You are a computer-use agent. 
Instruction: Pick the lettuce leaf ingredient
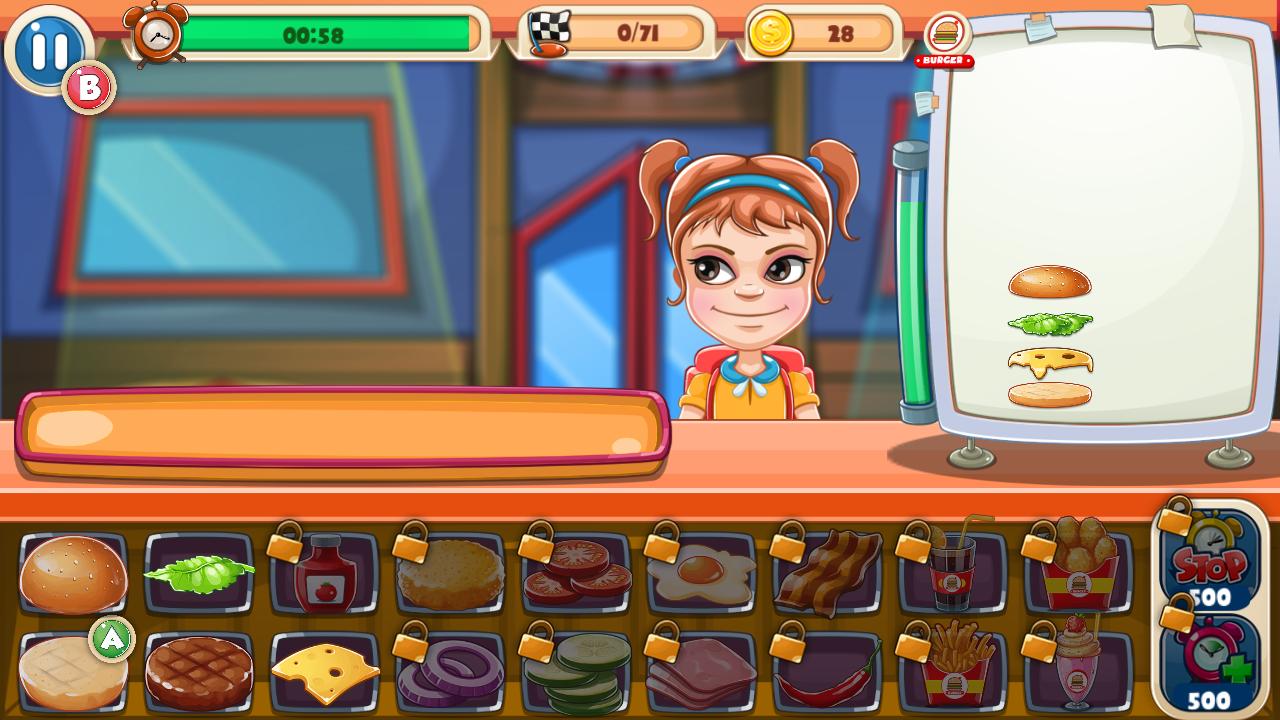(x=196, y=570)
